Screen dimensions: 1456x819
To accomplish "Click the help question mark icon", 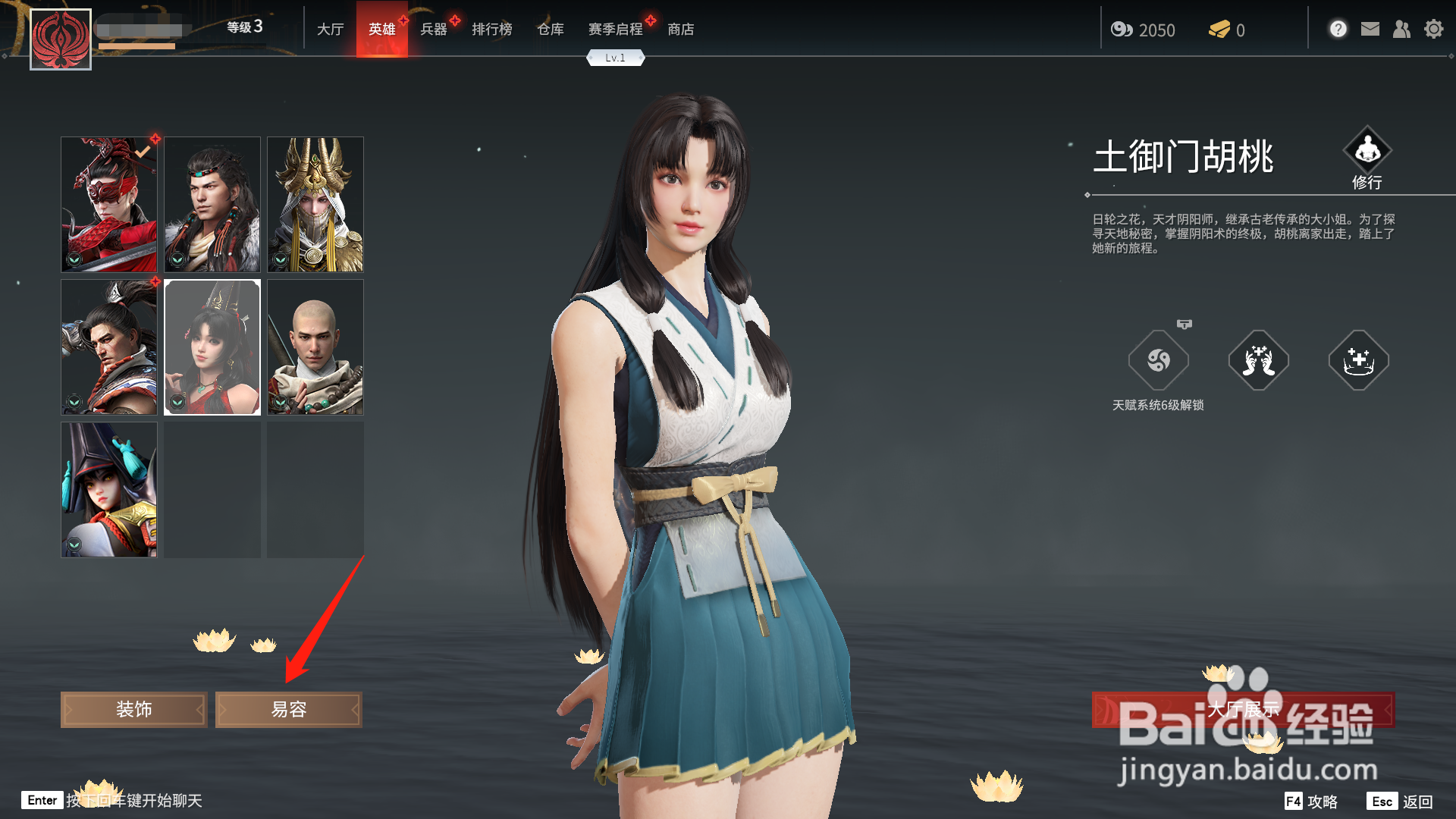I will pos(1338,29).
